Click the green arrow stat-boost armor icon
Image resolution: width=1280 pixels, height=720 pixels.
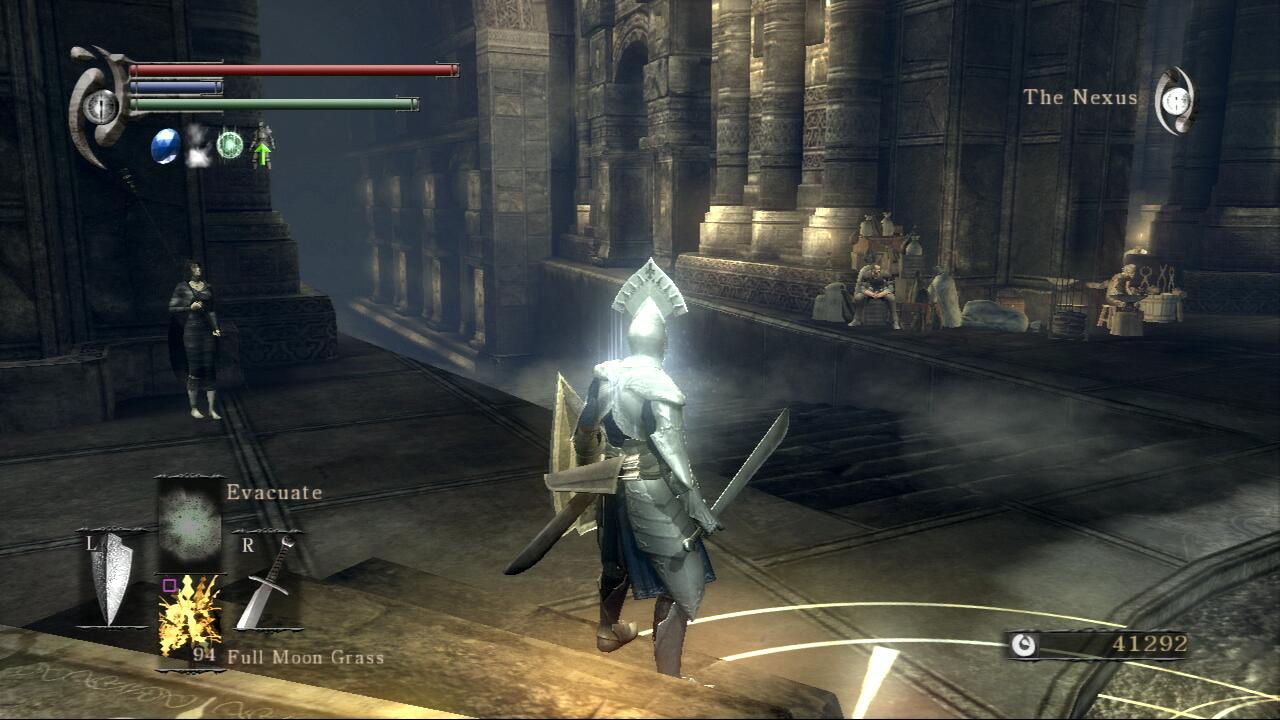tap(264, 150)
